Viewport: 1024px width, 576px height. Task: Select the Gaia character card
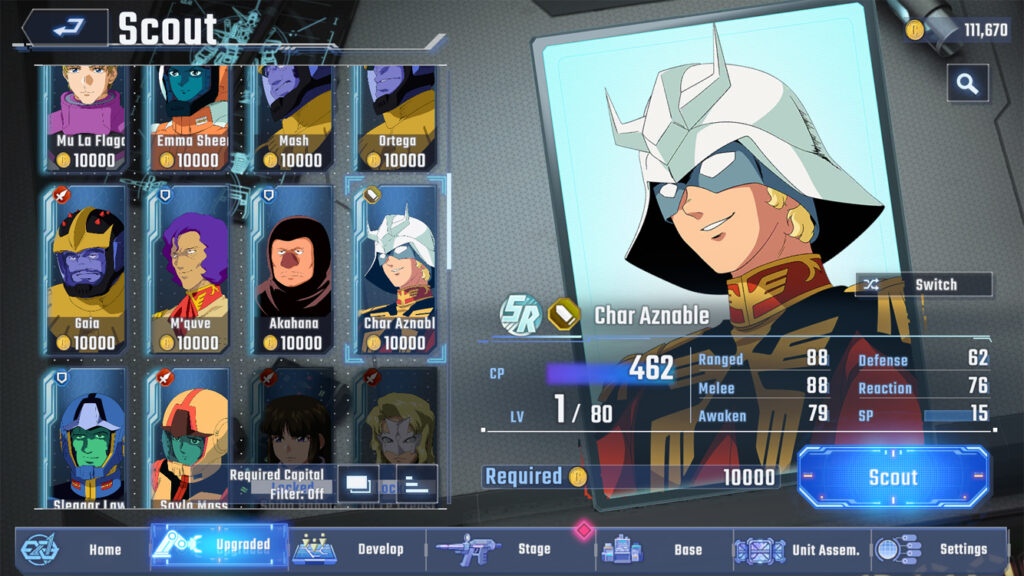click(86, 268)
